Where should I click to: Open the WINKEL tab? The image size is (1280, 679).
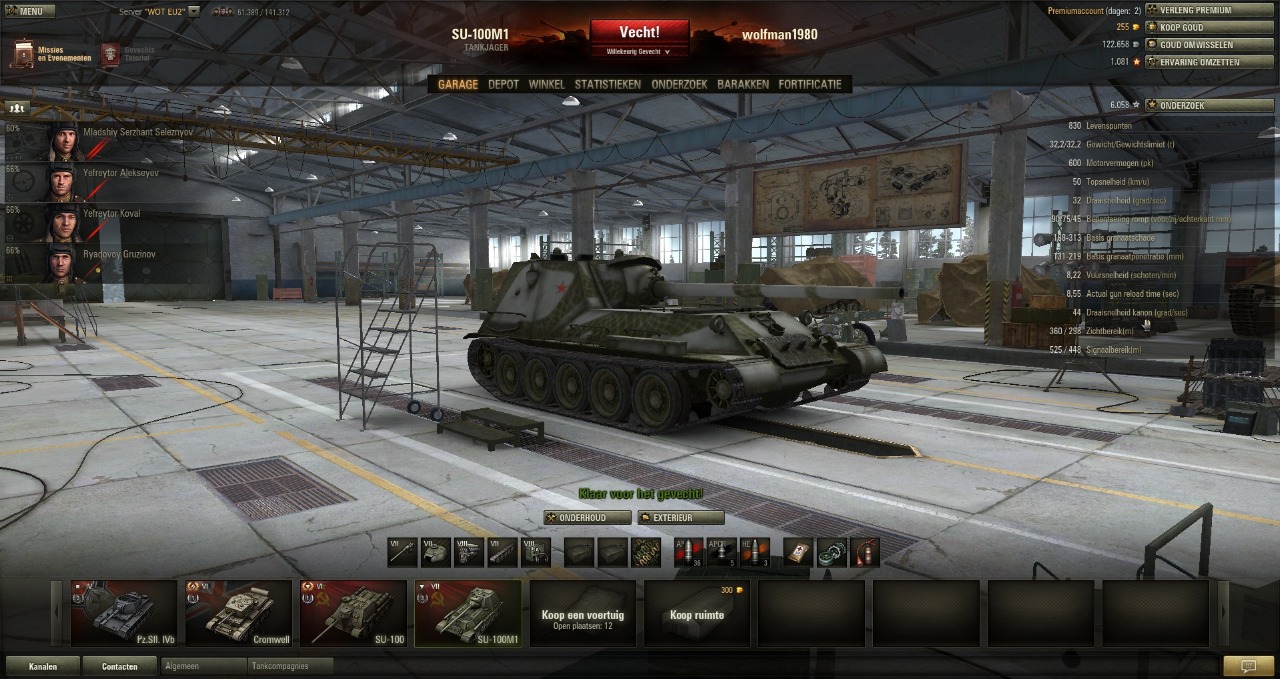(546, 85)
